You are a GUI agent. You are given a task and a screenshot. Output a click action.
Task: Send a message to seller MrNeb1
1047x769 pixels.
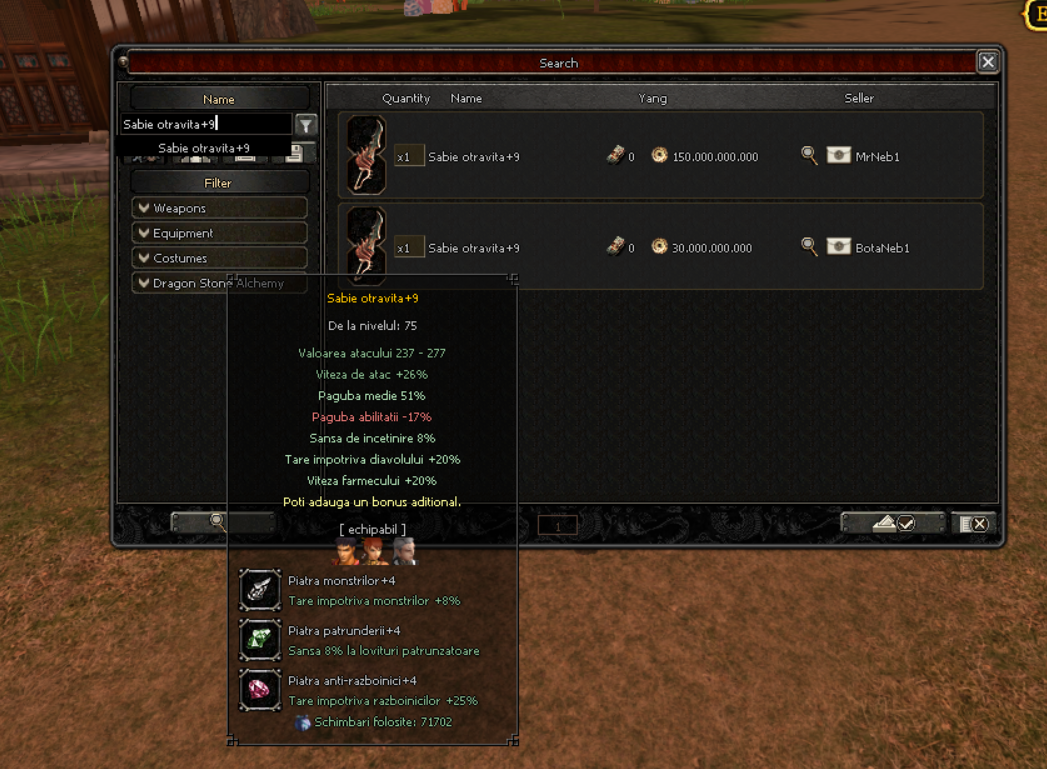coord(838,156)
